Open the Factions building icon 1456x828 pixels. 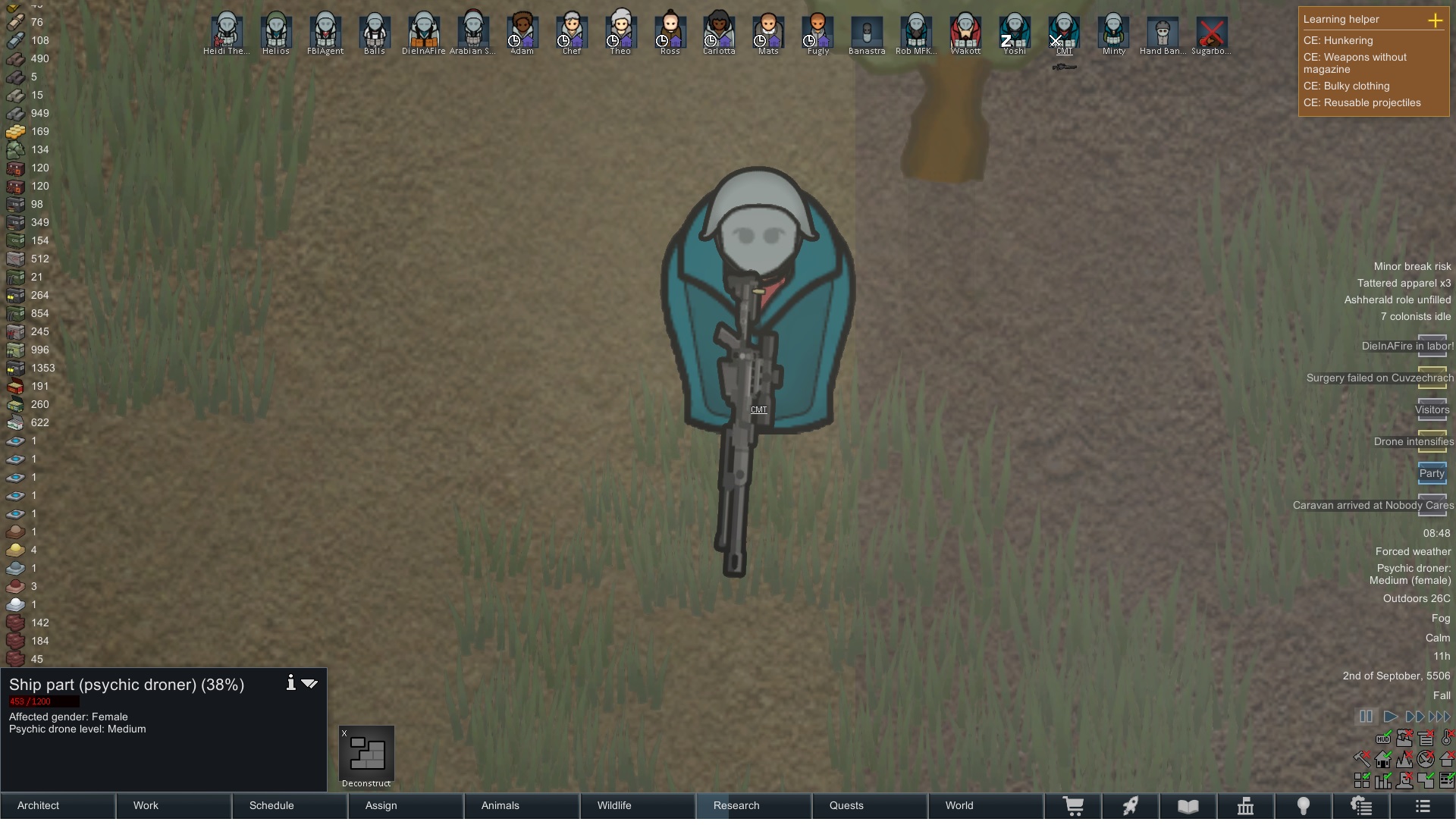coord(1245,806)
